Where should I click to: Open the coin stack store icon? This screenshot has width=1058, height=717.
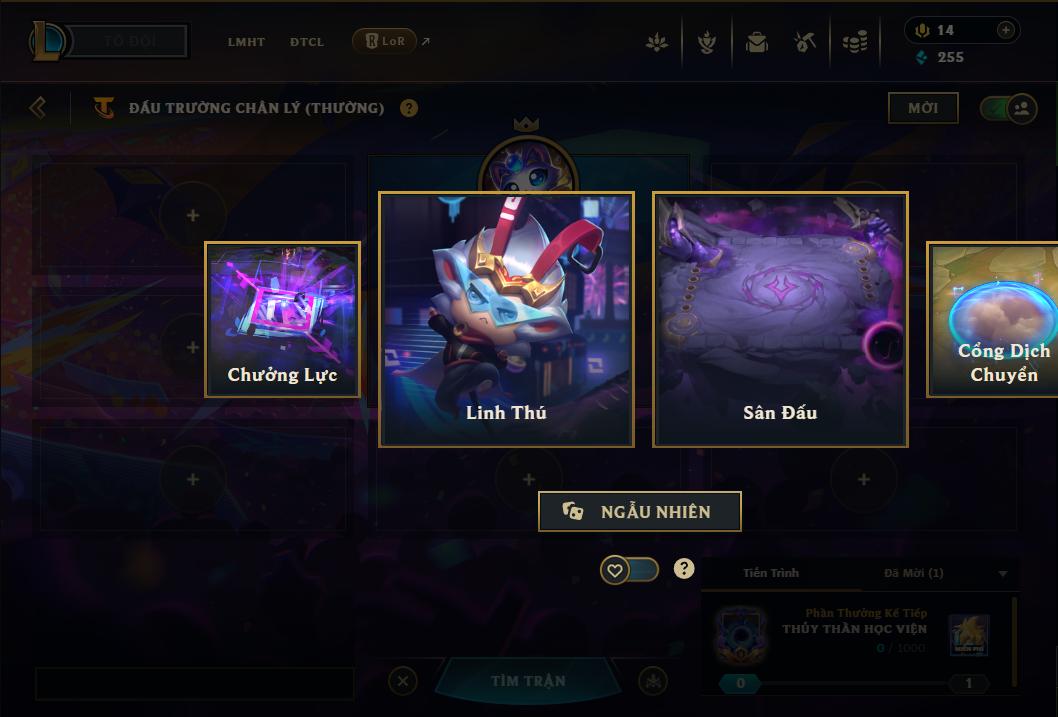pyautogui.click(x=853, y=43)
